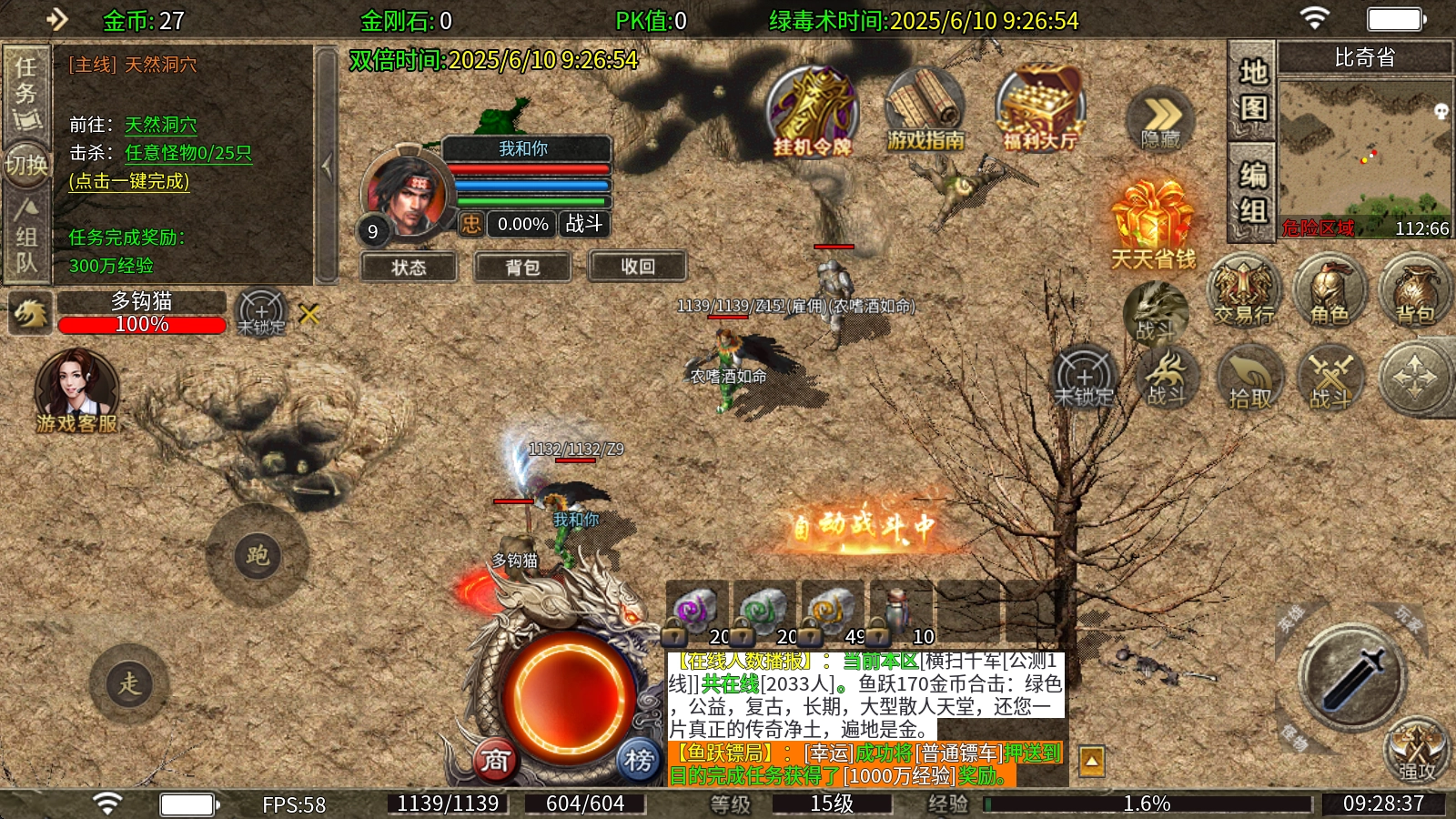
Task: Switch to the 组队 team tab
Action: tap(26, 238)
